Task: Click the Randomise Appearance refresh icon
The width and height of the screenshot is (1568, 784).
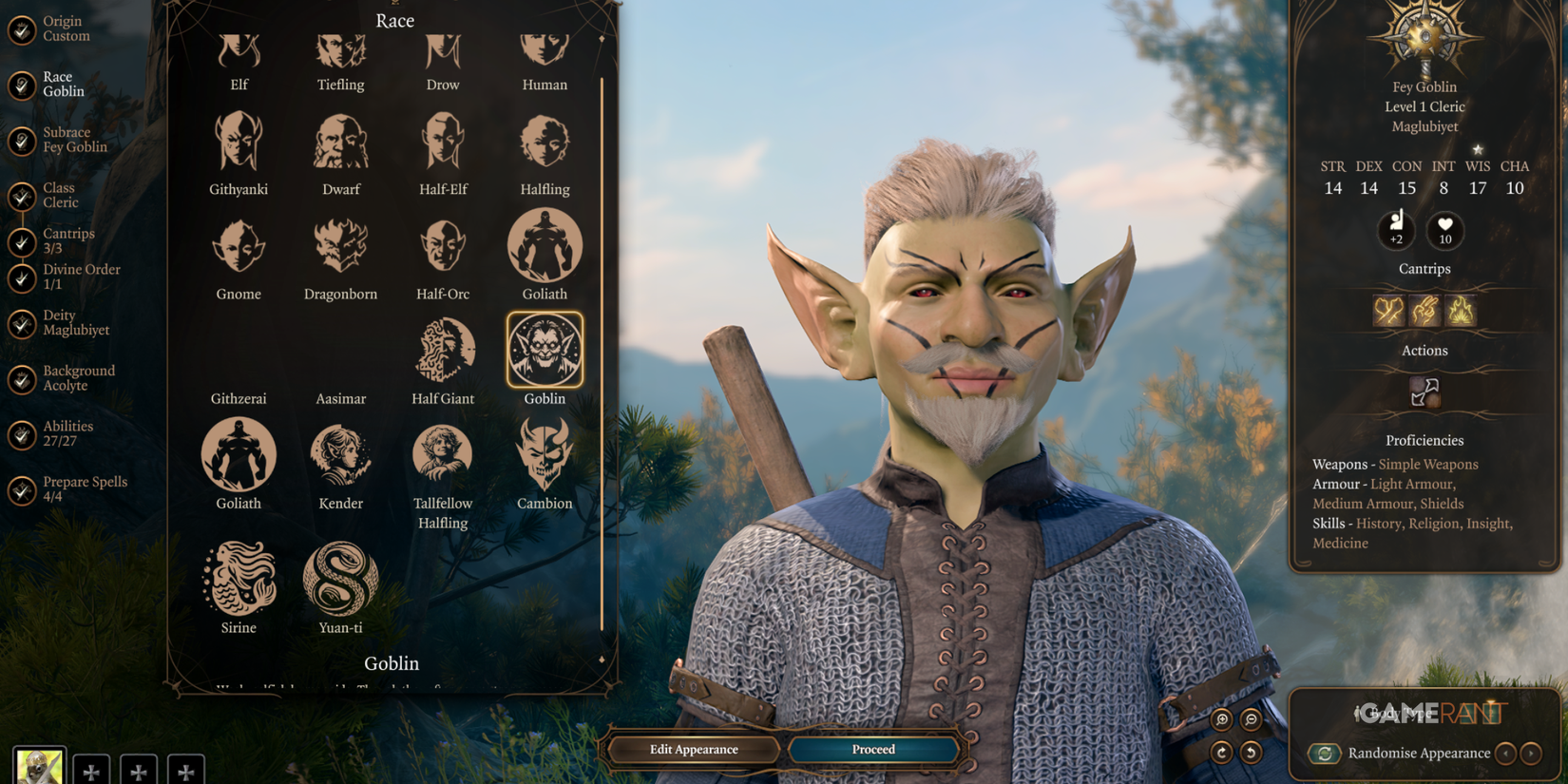Action: 1325,753
